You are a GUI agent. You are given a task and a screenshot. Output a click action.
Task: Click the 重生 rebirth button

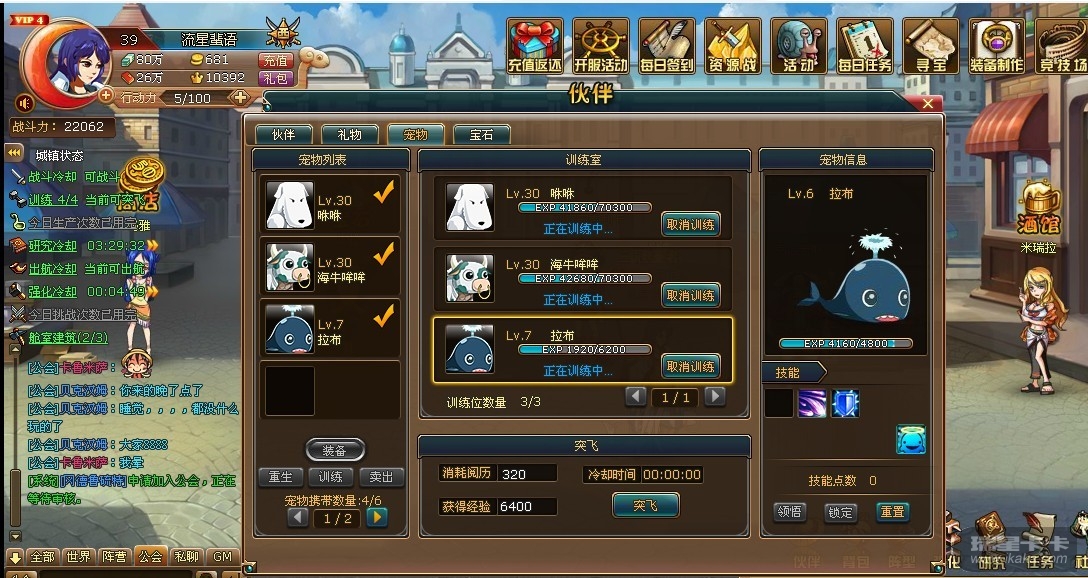[x=281, y=477]
